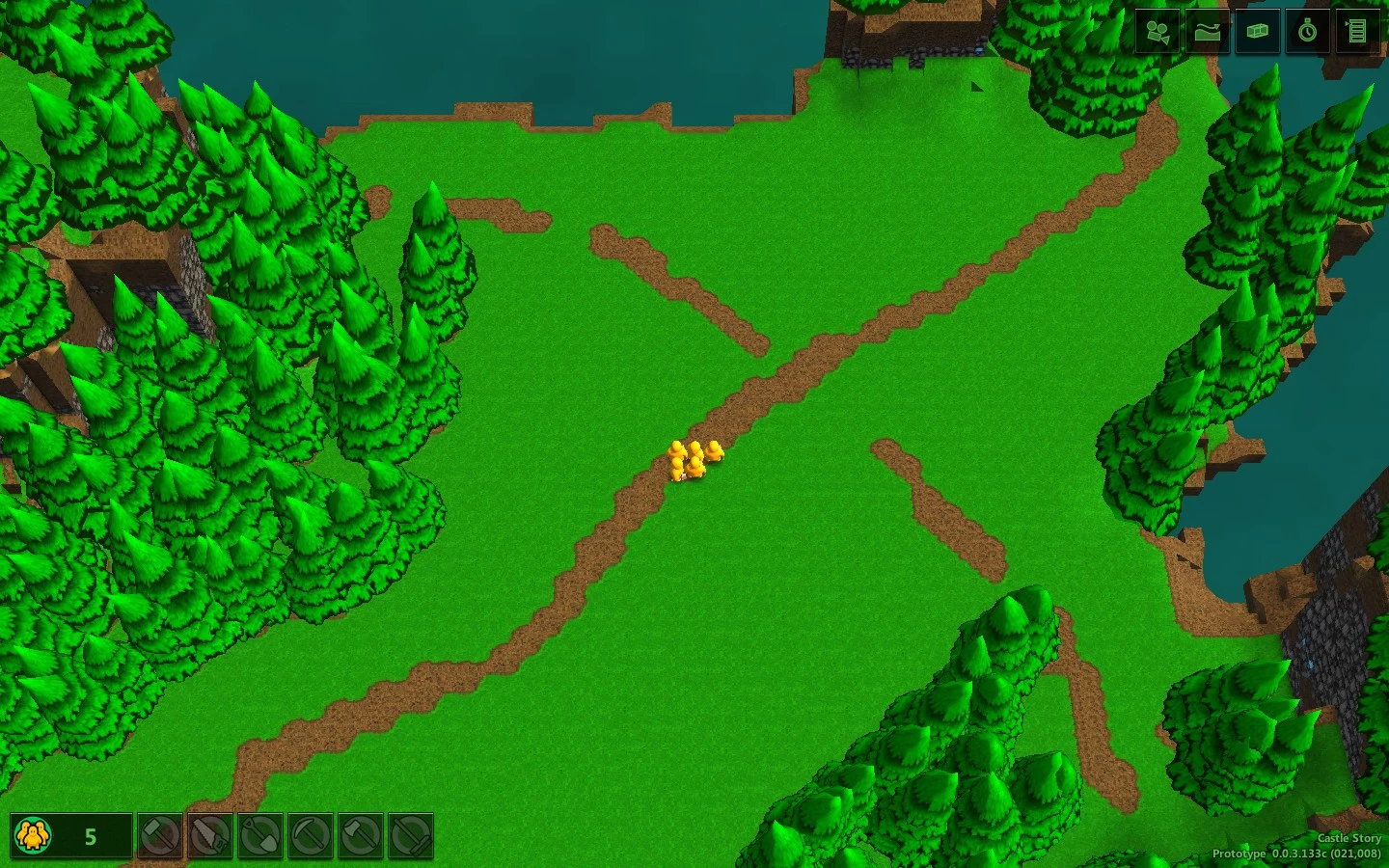The height and width of the screenshot is (868, 1389).
Task: Open the construction blueprint cube icon
Action: 1257,32
